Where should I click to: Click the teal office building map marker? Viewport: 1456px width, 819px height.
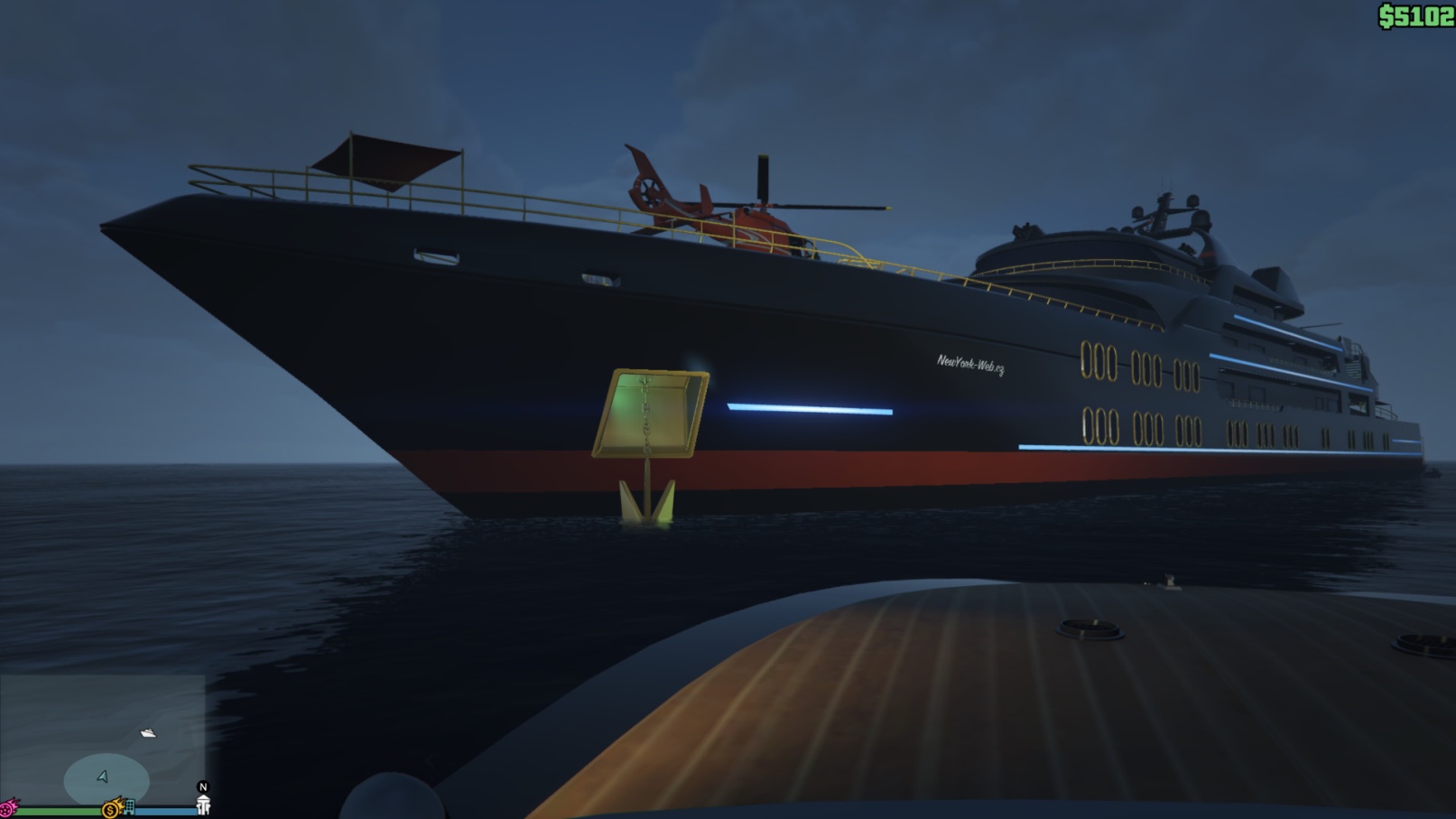(x=129, y=806)
